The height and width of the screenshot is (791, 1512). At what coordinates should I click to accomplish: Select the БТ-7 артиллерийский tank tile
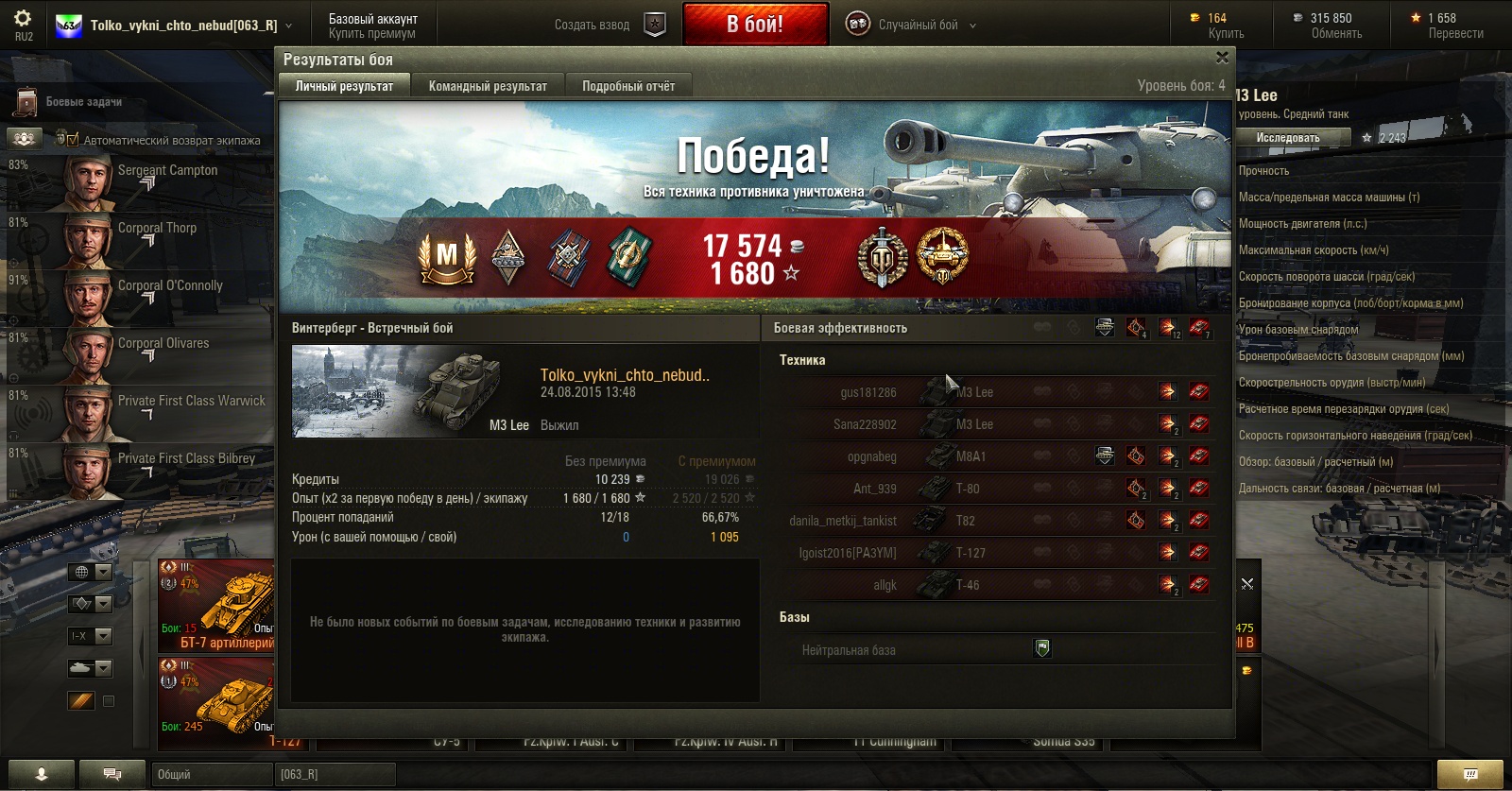click(x=216, y=606)
